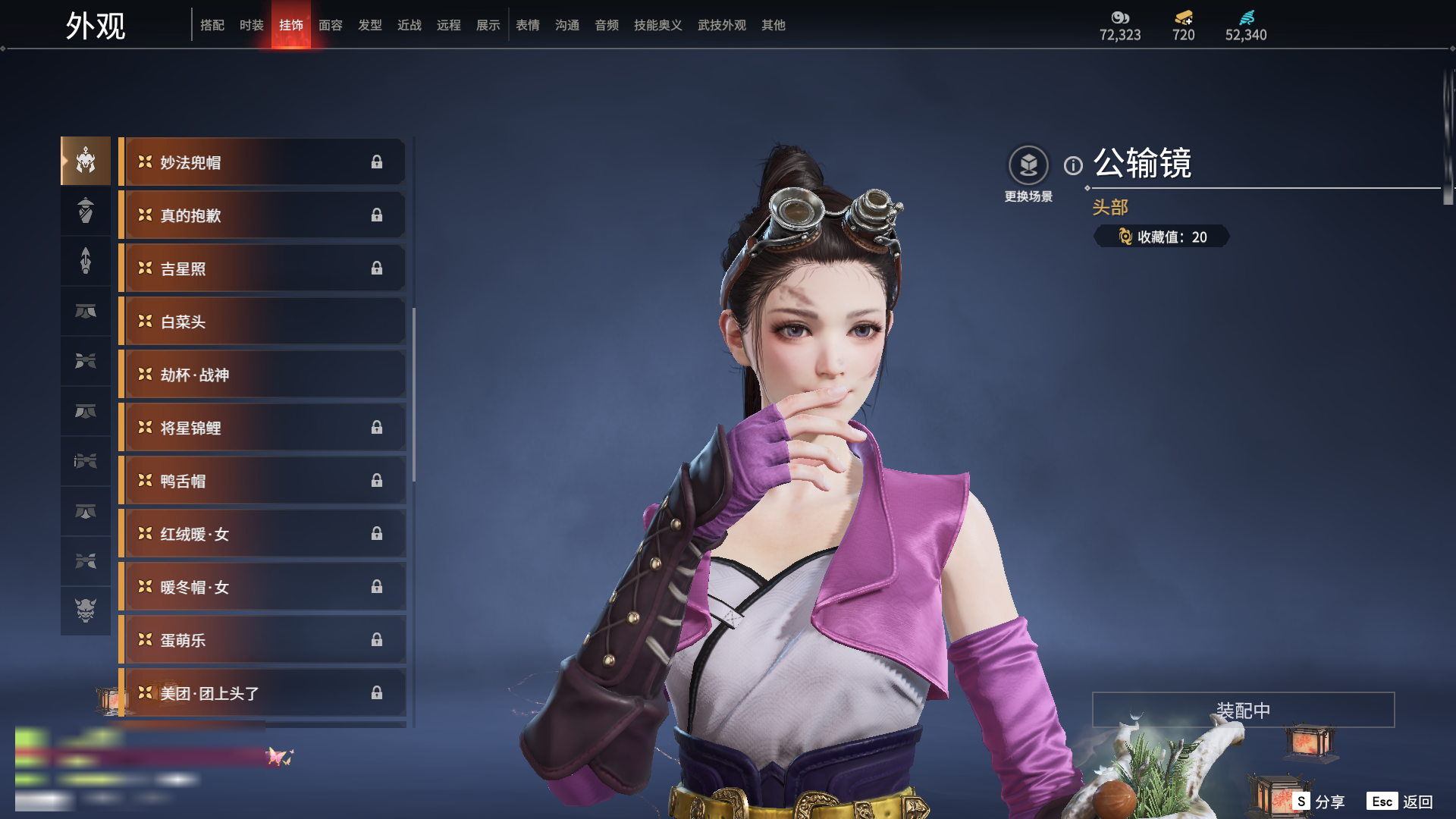
Task: Open the info icon beside 公输镜
Action: 1073,165
